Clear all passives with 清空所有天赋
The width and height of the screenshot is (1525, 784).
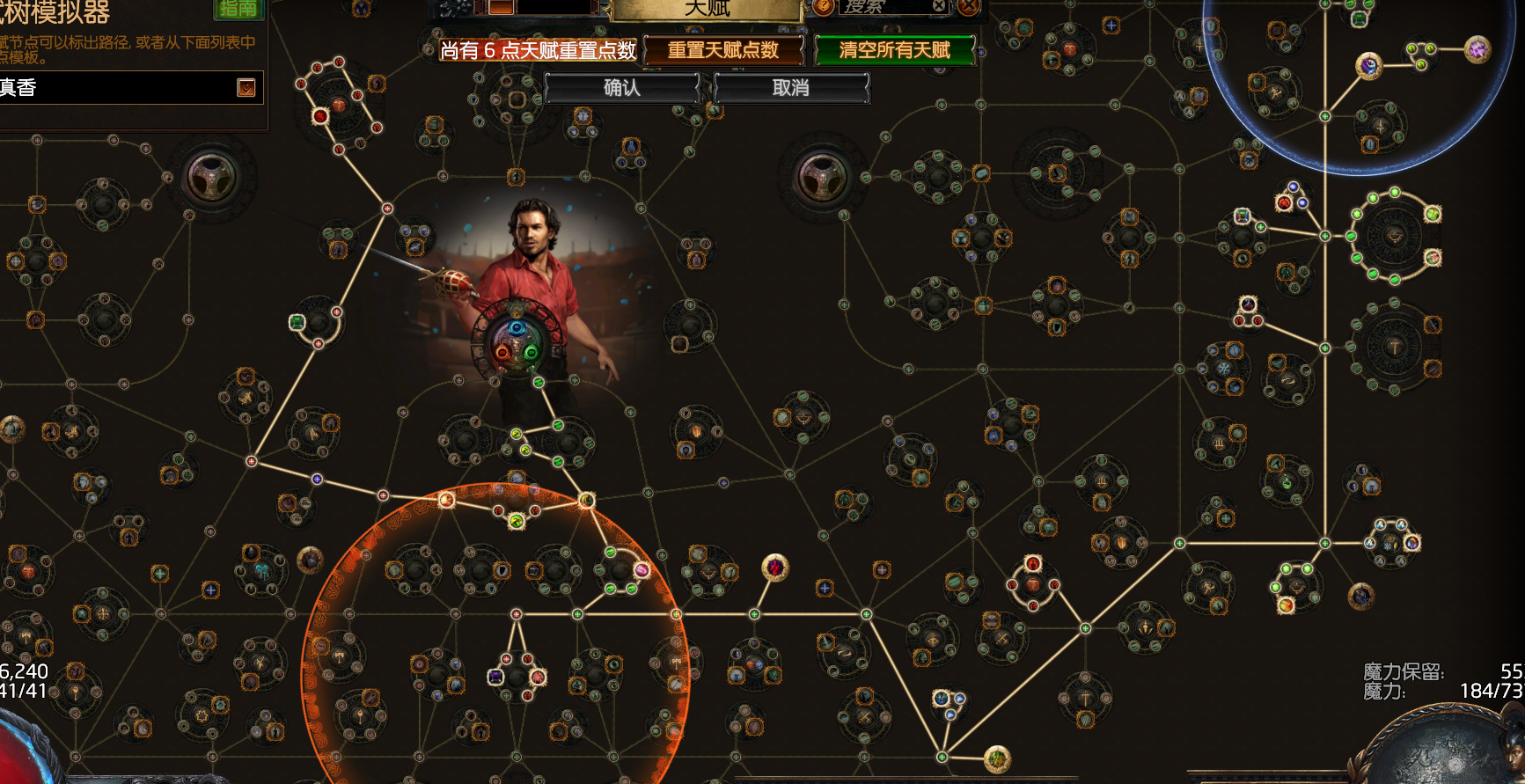894,50
